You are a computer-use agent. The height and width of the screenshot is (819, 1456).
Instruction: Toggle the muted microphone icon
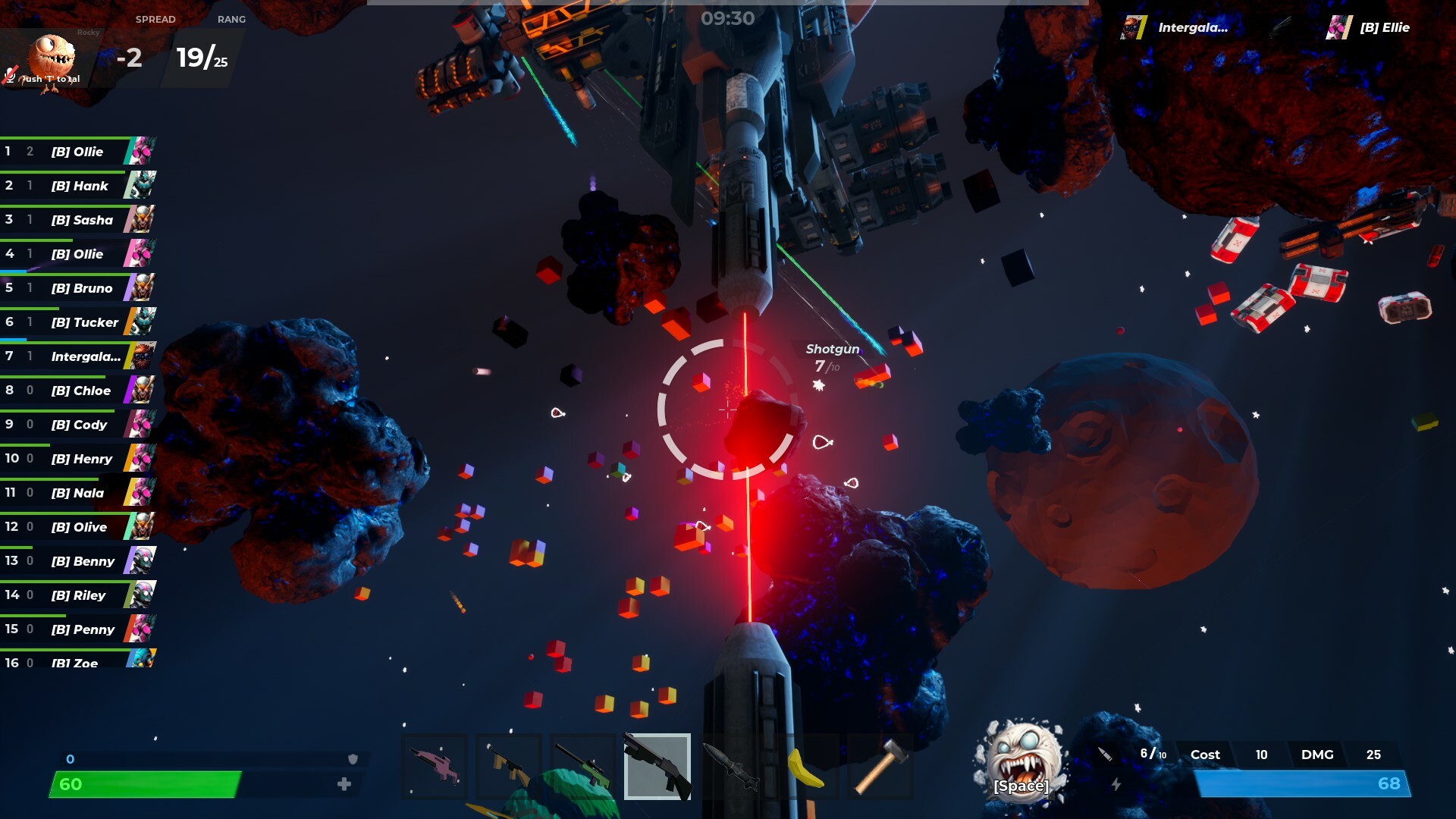[9, 77]
